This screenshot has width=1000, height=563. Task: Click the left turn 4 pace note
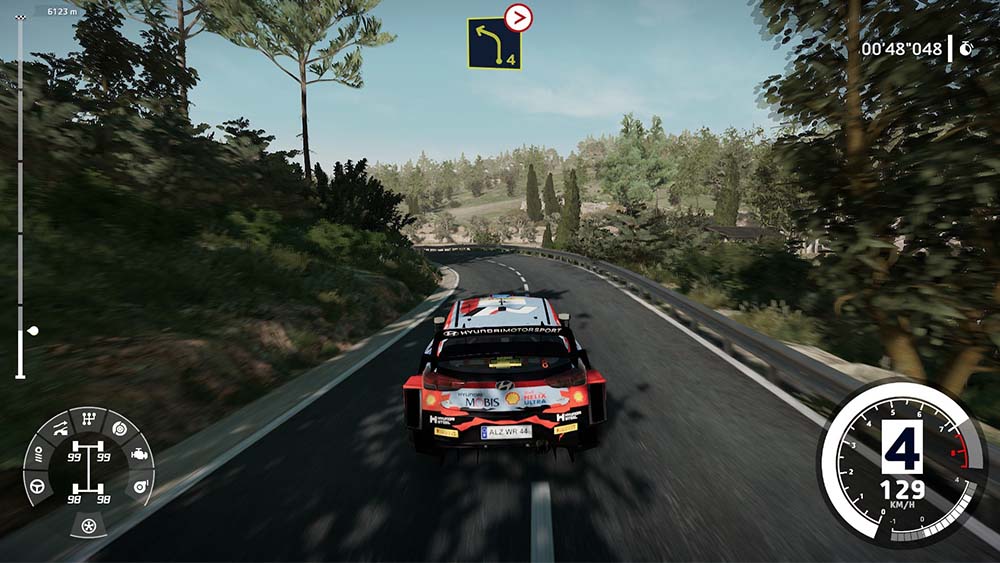pos(494,43)
